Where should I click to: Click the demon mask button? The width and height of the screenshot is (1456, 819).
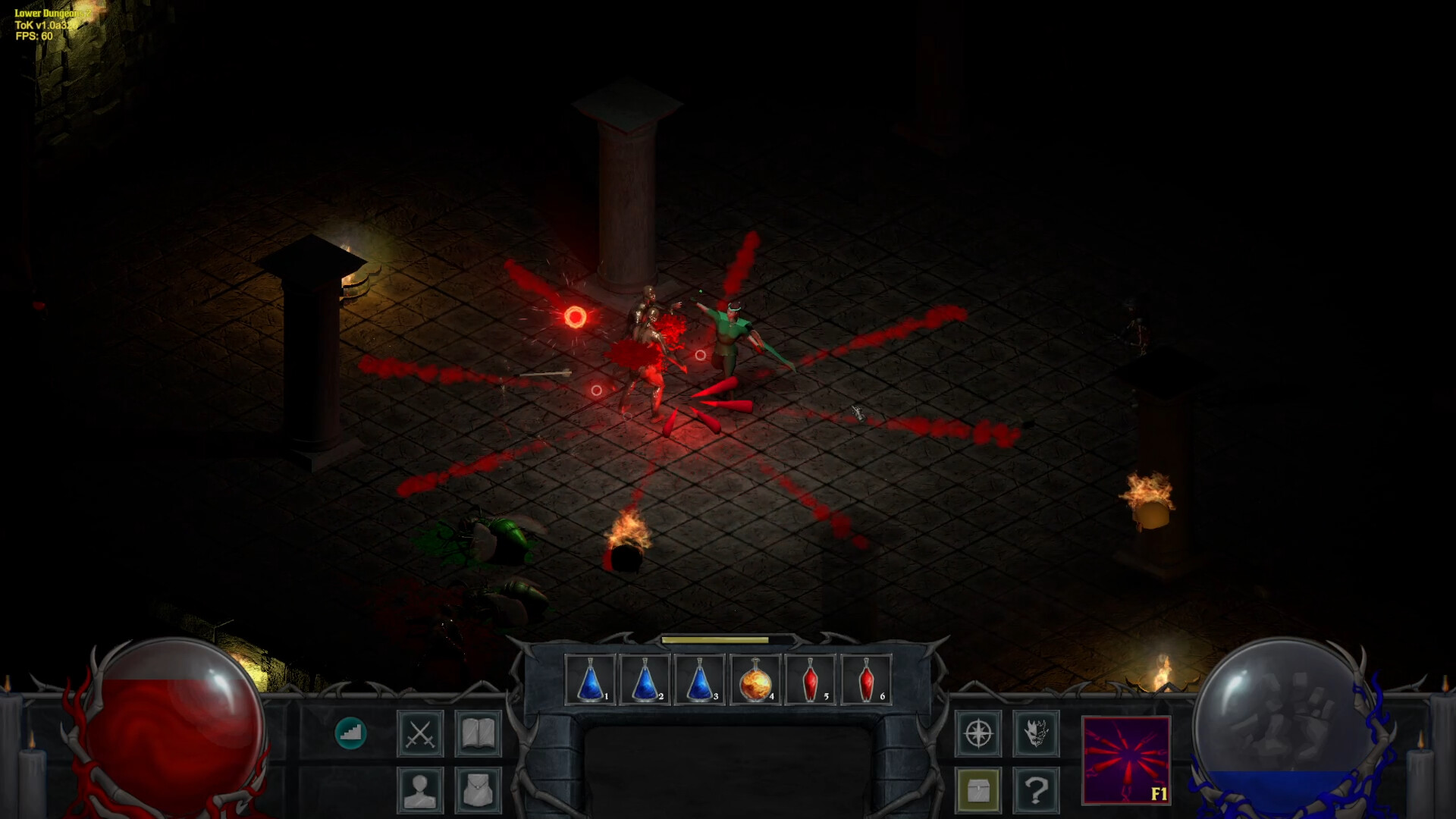pyautogui.click(x=1036, y=733)
